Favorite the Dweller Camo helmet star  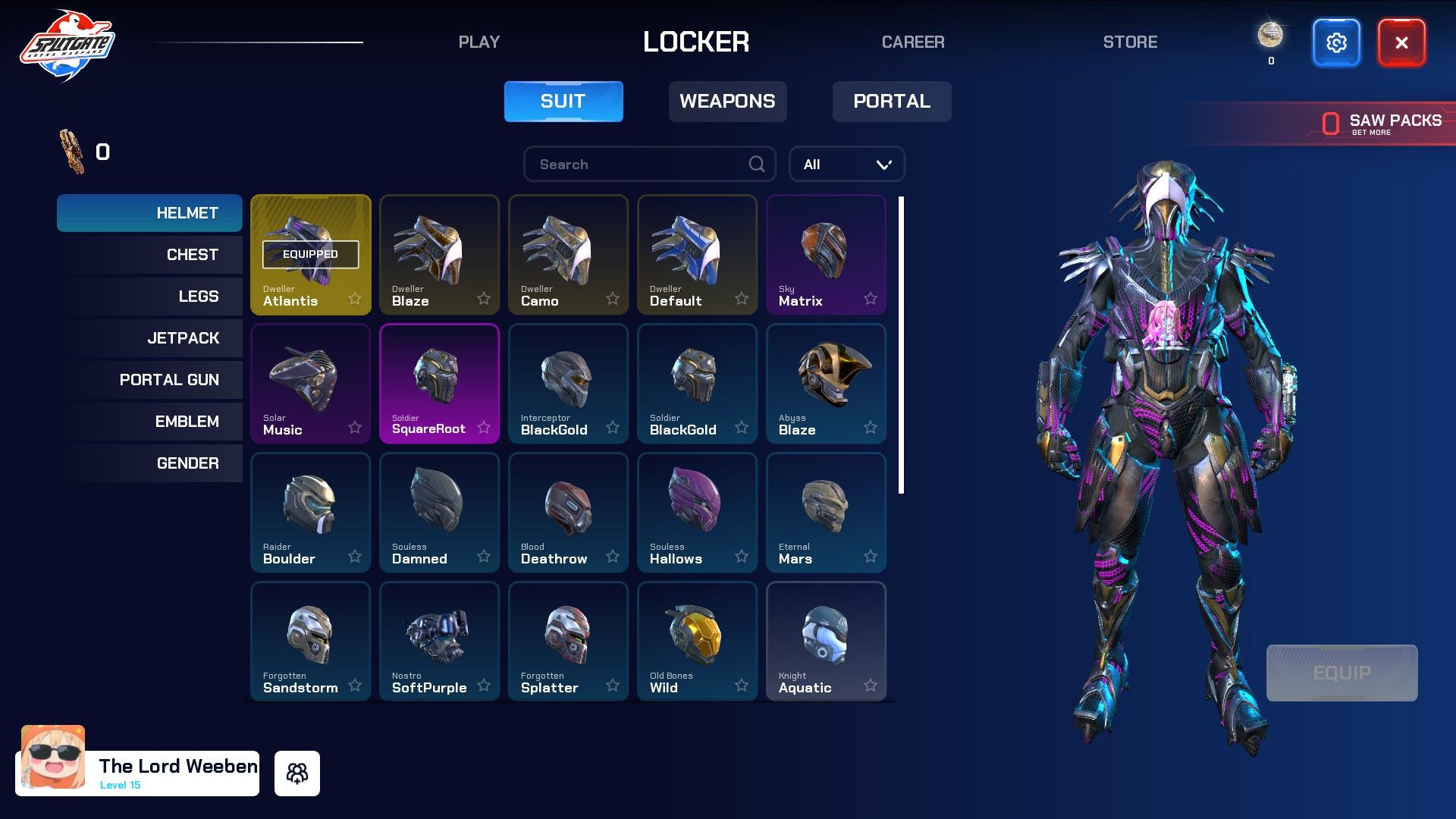point(613,299)
